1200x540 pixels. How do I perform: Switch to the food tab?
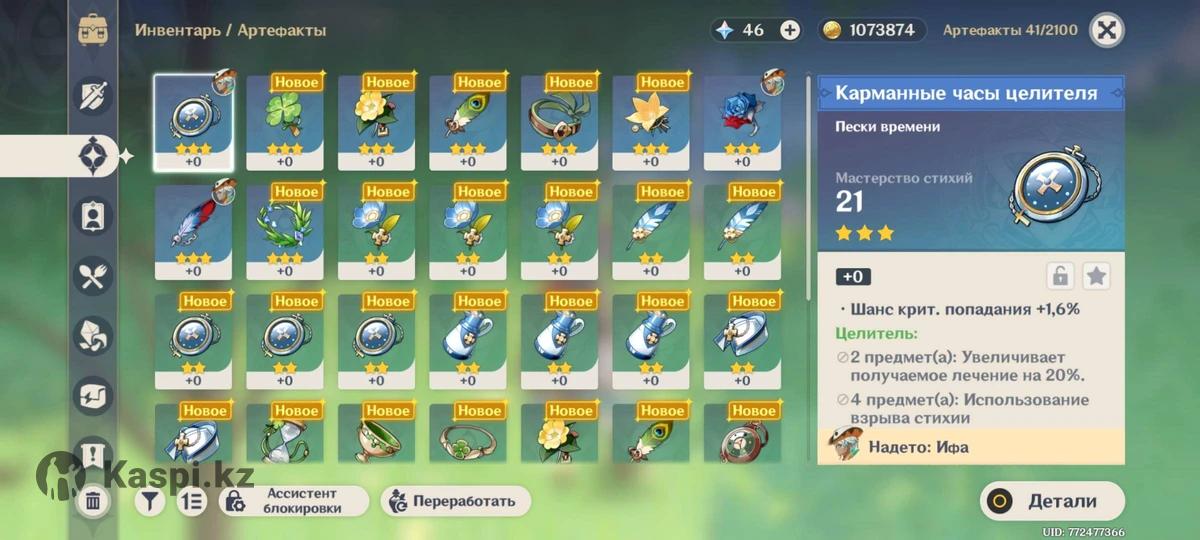pyautogui.click(x=94, y=276)
